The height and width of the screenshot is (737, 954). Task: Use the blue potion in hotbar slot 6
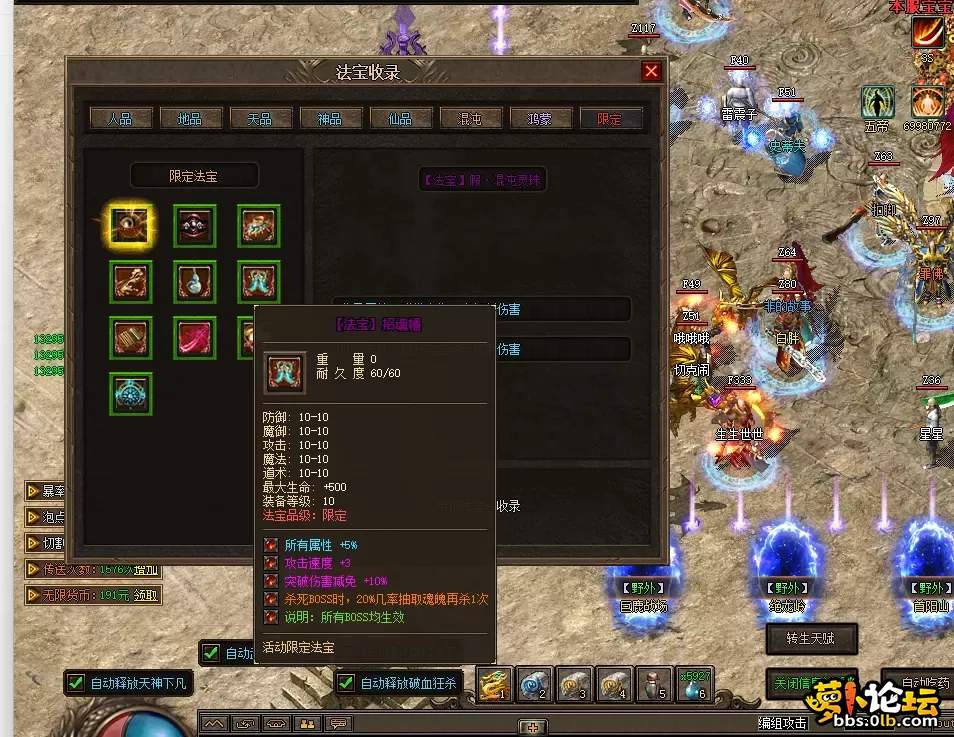(694, 684)
